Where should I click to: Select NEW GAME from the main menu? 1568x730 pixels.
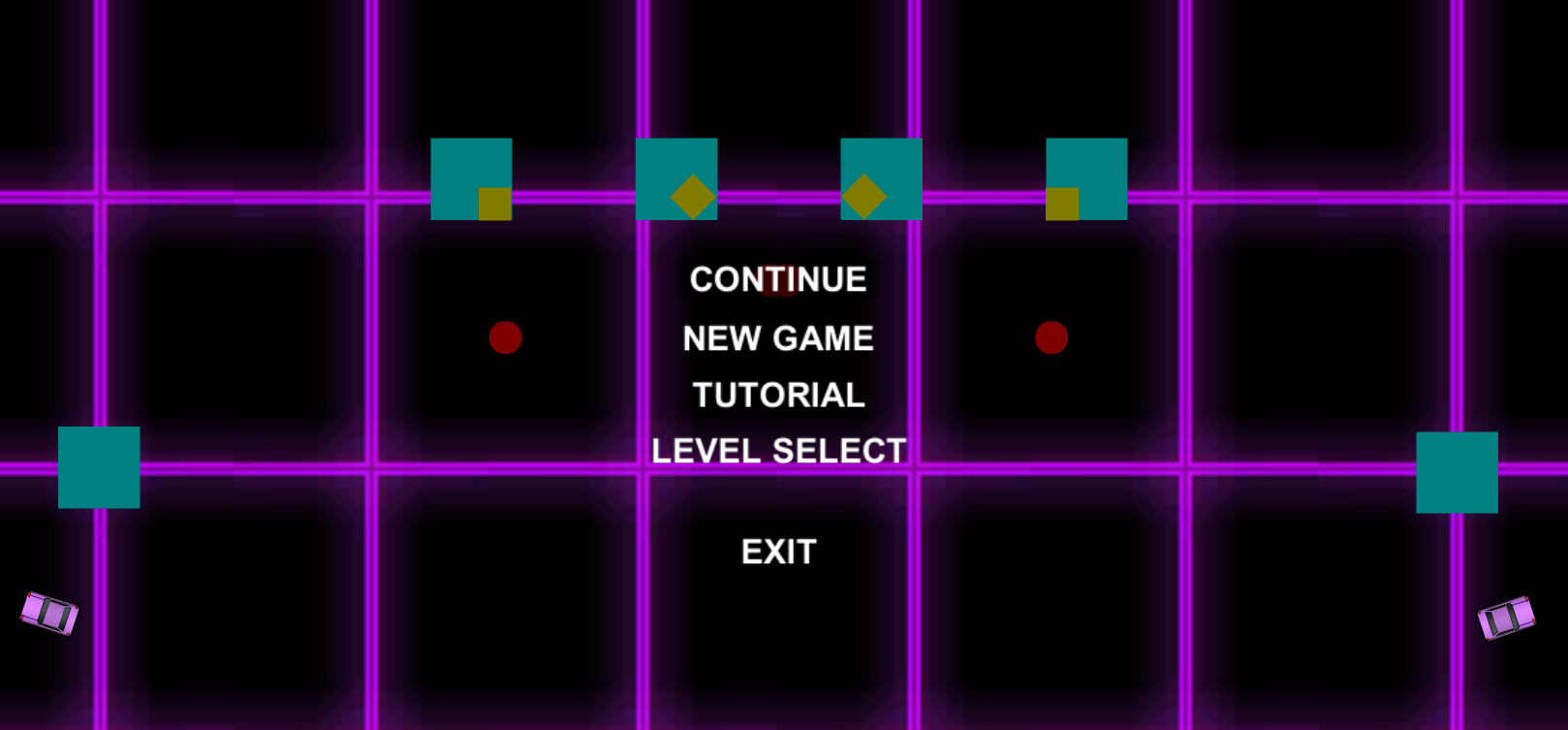pos(776,338)
